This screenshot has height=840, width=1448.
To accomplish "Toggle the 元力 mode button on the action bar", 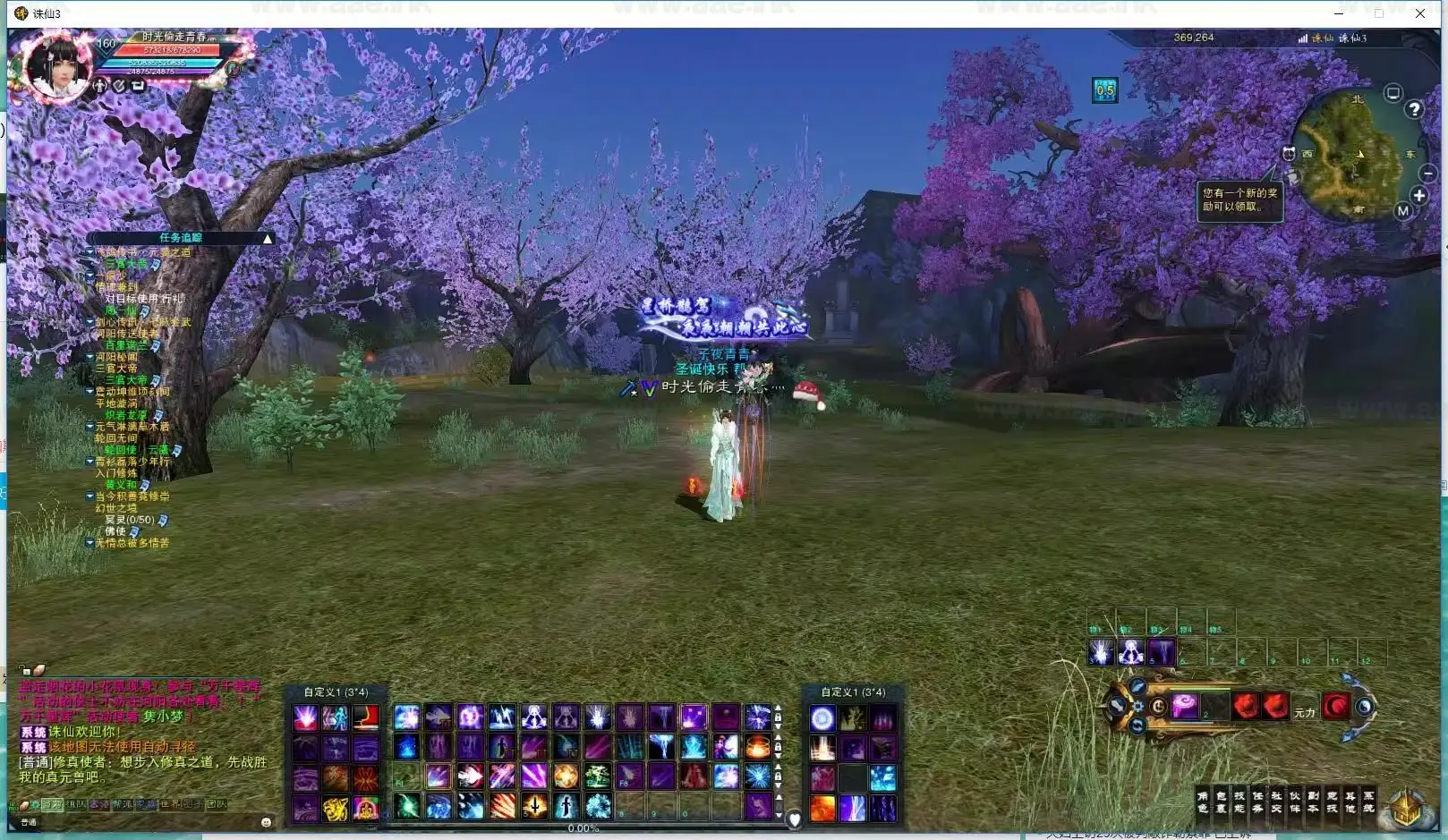I will click(1303, 710).
